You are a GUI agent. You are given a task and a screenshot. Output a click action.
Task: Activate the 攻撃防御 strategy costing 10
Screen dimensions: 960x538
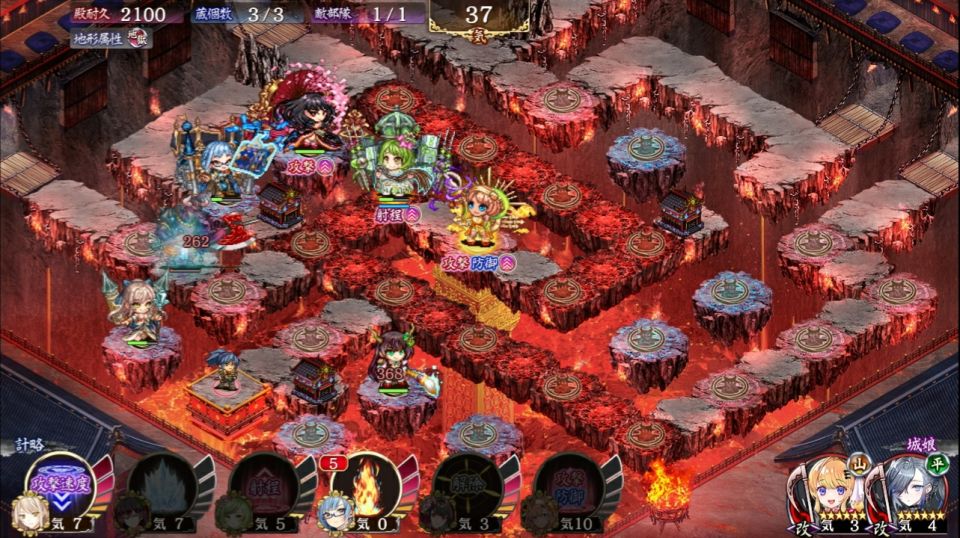coord(567,489)
